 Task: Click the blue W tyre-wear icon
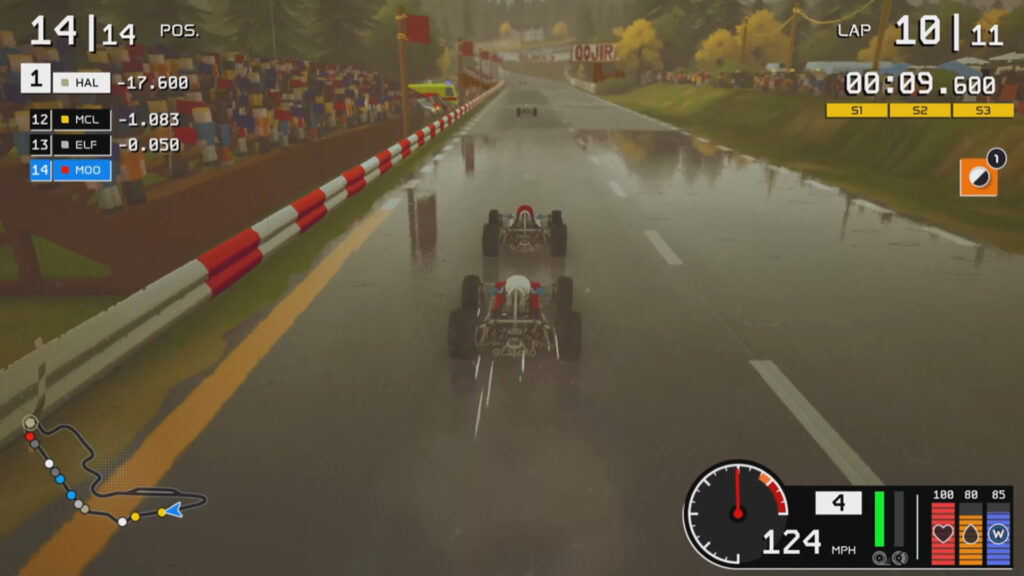click(998, 534)
